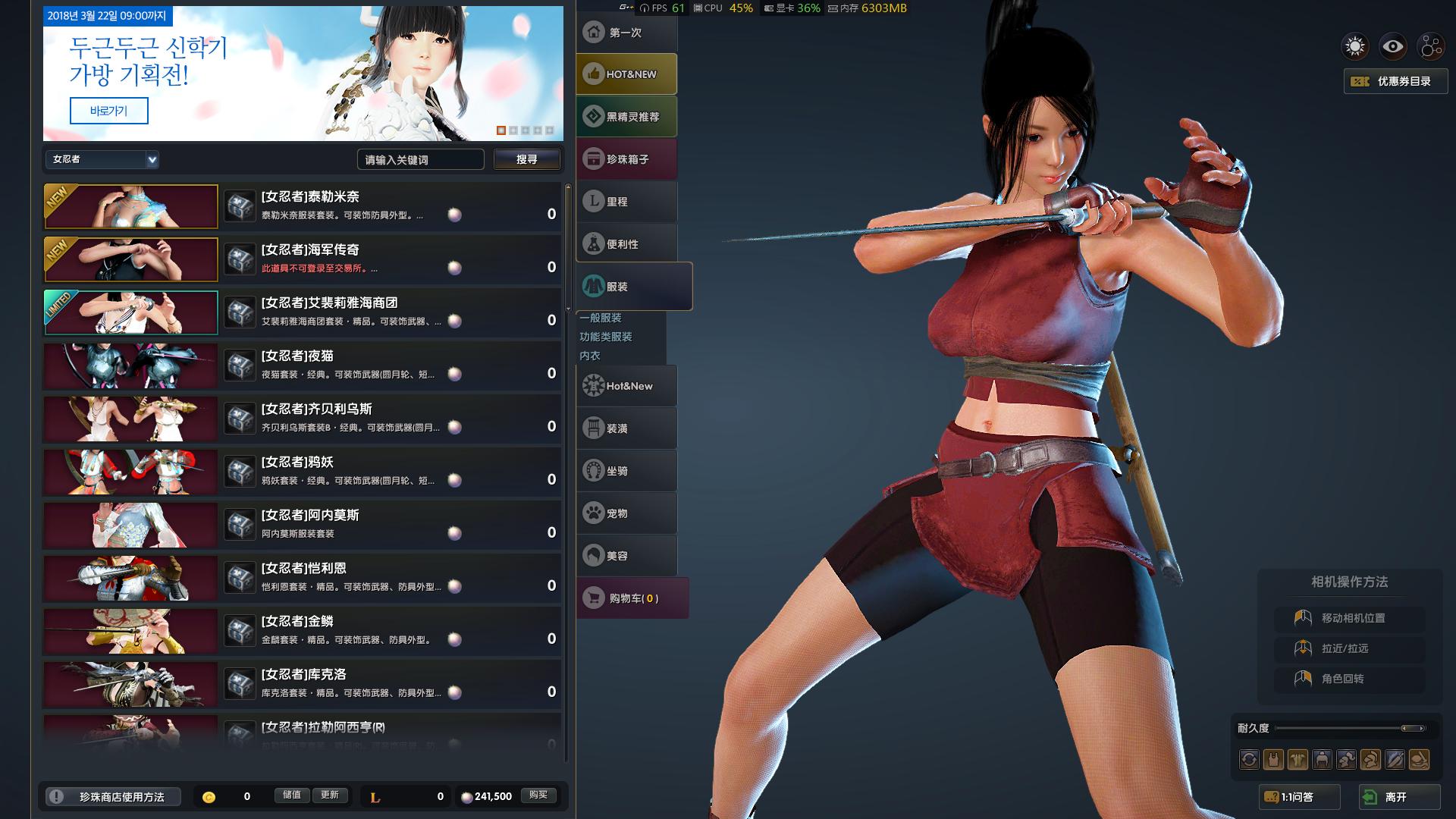Switch to the 黑精灵推荐 tab
The image size is (1456, 819).
626,117
